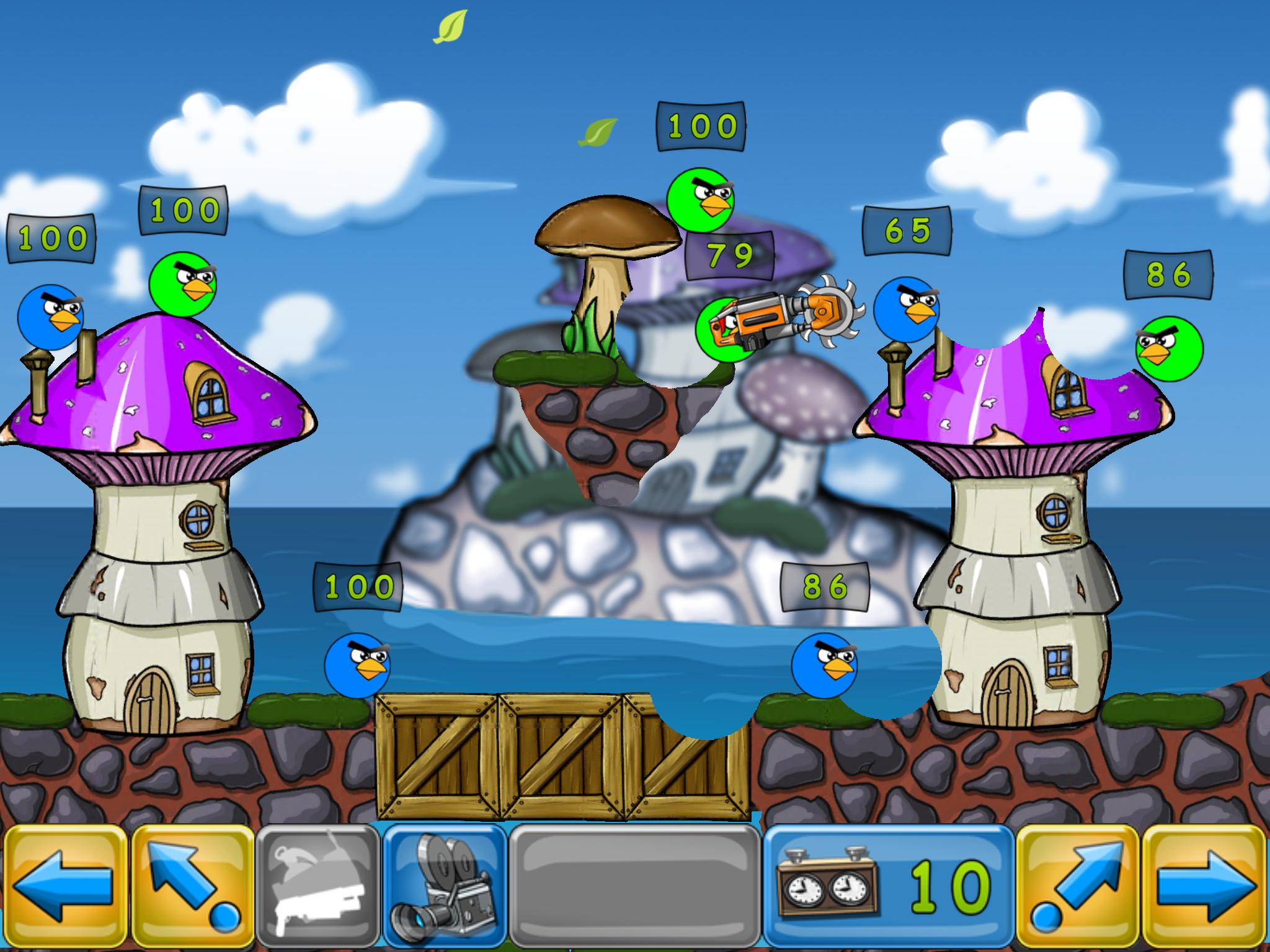Image resolution: width=1270 pixels, height=952 pixels.
Task: Select the jump up-left arrow button
Action: tap(193, 888)
